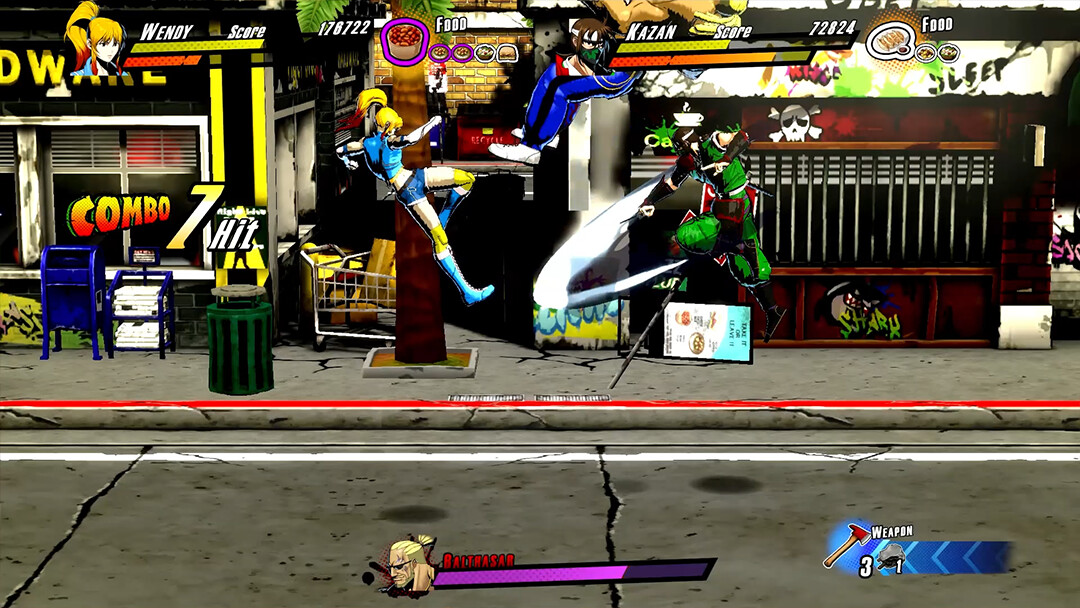
Task: Click Balthasar's boss portrait
Action: tap(410, 566)
